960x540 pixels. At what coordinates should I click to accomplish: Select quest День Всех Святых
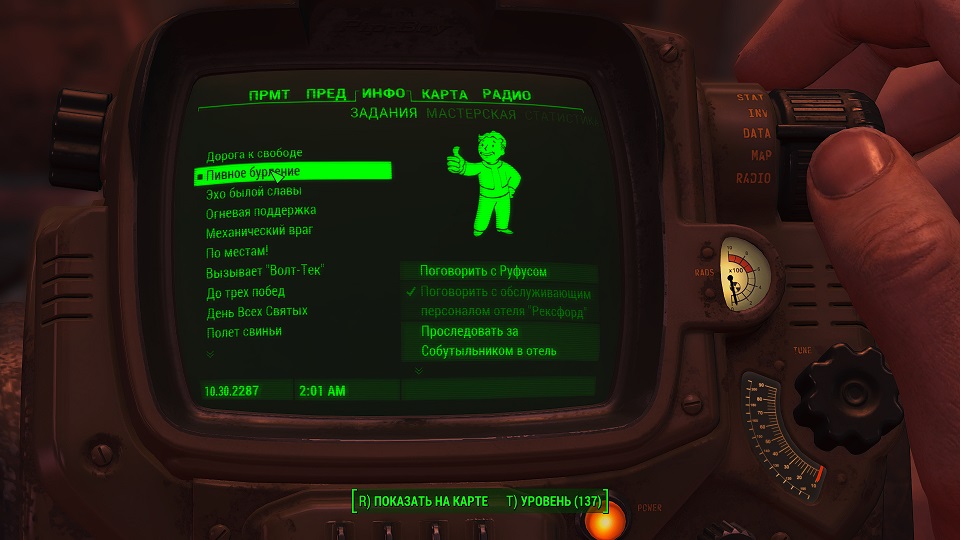[257, 311]
